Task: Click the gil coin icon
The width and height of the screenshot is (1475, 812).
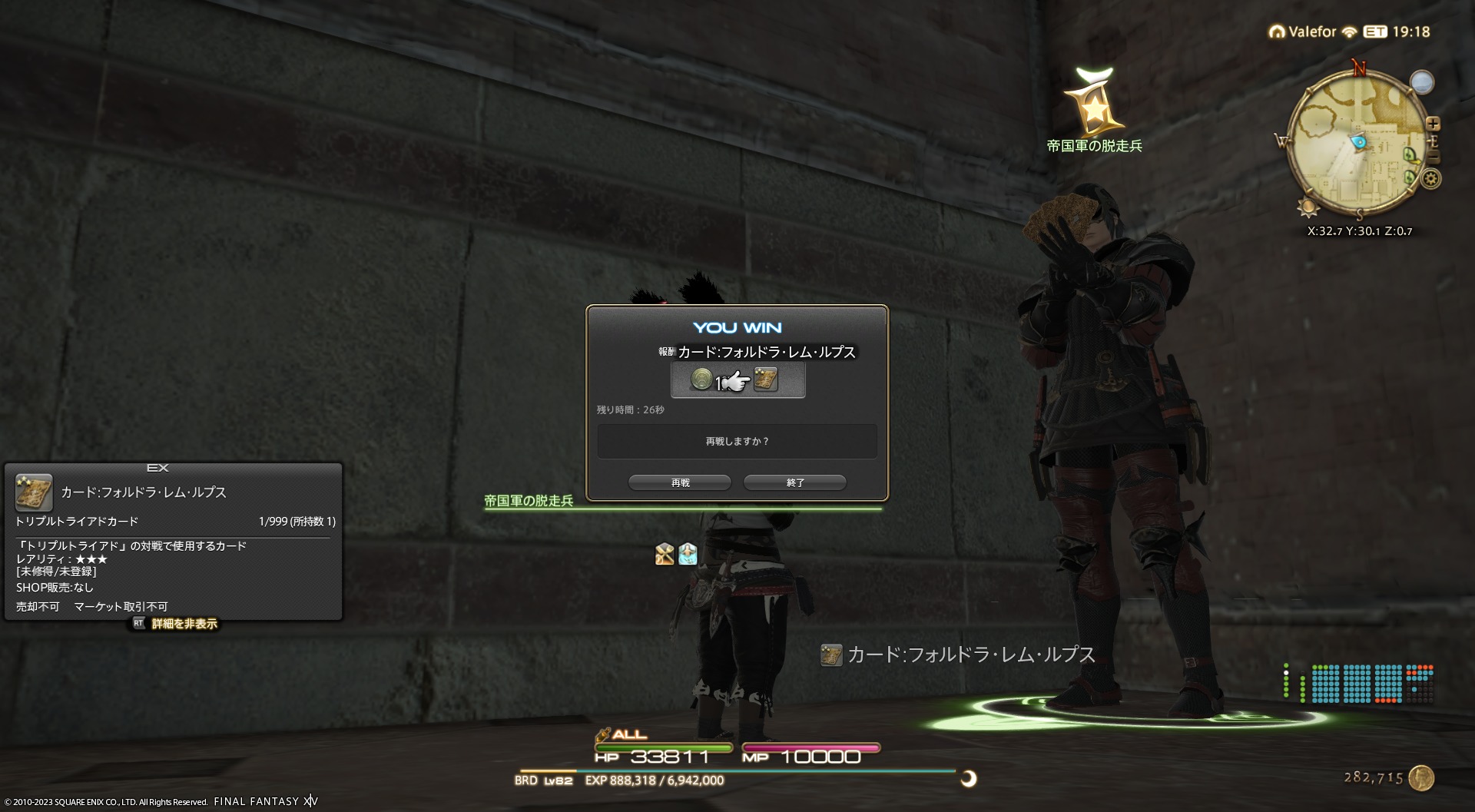Action: 1421,777
